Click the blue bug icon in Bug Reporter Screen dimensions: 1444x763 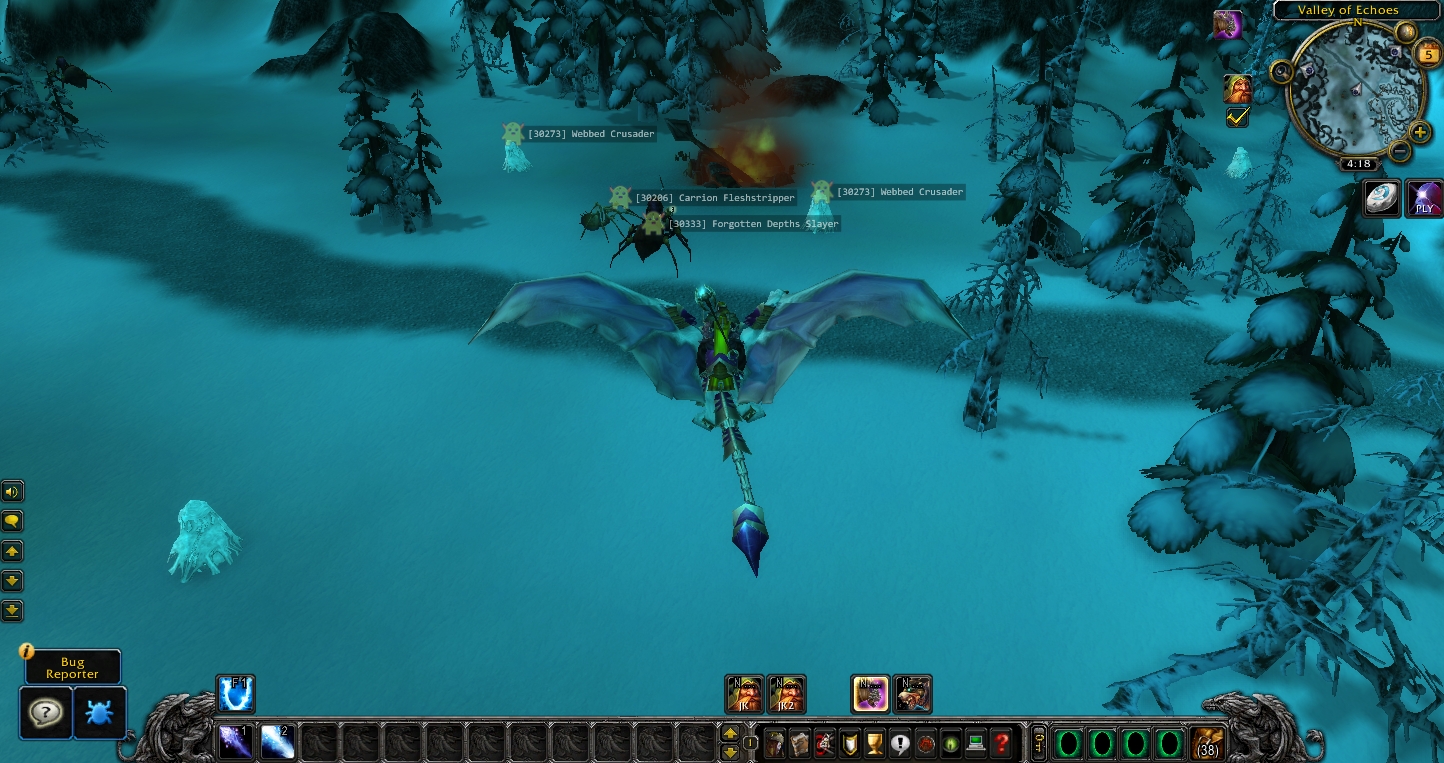tap(100, 713)
